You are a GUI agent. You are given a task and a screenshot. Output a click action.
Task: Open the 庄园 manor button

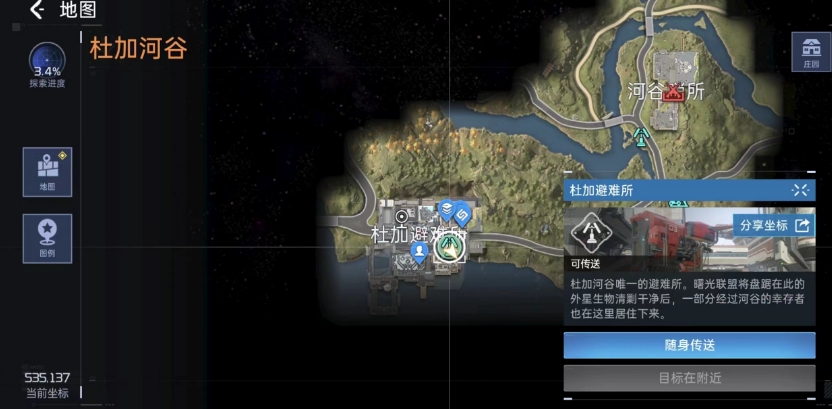[x=810, y=50]
